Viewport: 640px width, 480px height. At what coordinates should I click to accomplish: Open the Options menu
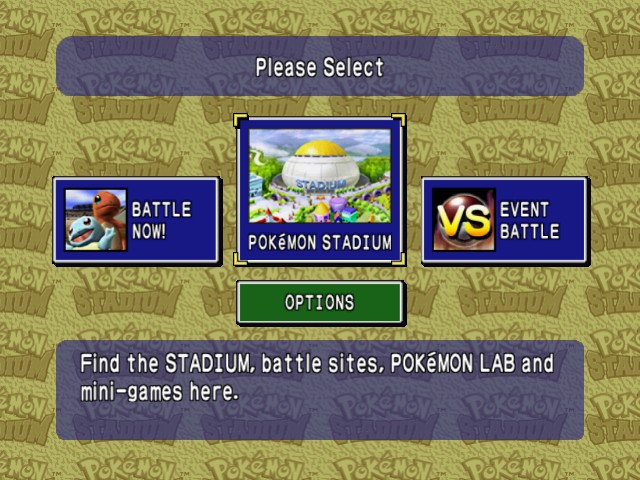coord(320,302)
